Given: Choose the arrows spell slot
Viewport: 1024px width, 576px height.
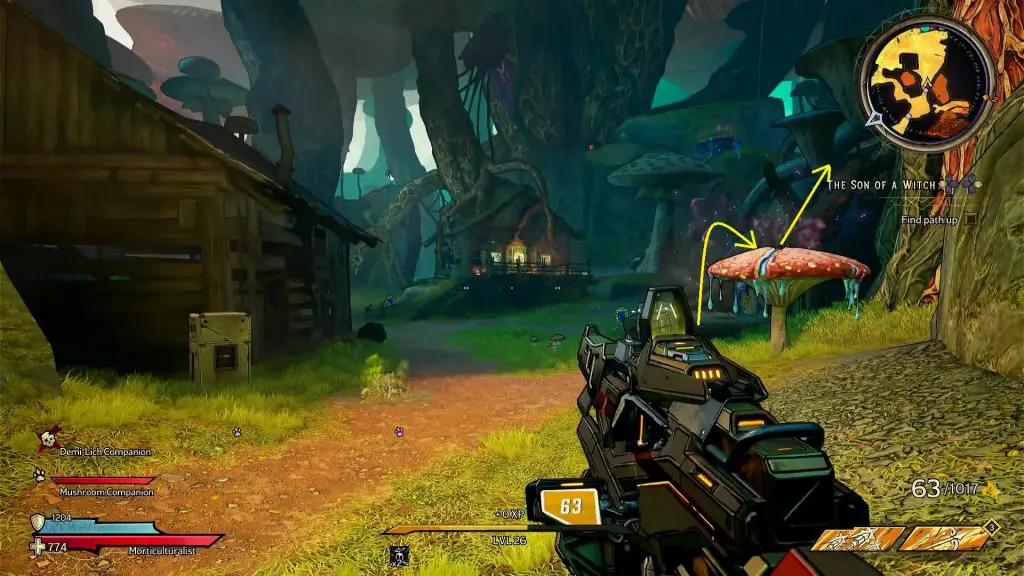Looking at the screenshot, I should tap(857, 539).
